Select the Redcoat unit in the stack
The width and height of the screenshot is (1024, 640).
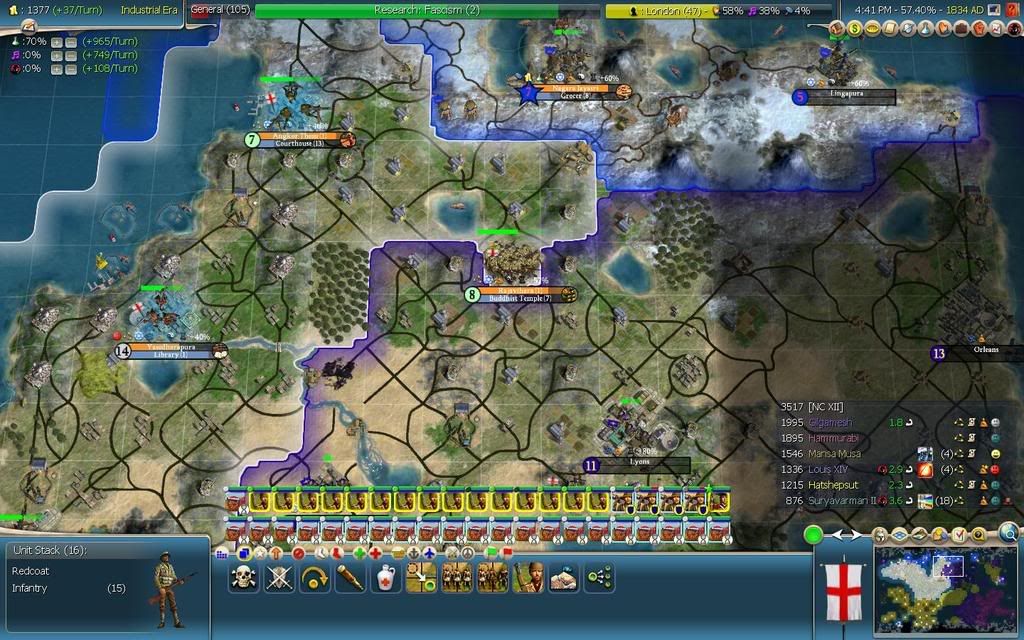click(26, 569)
